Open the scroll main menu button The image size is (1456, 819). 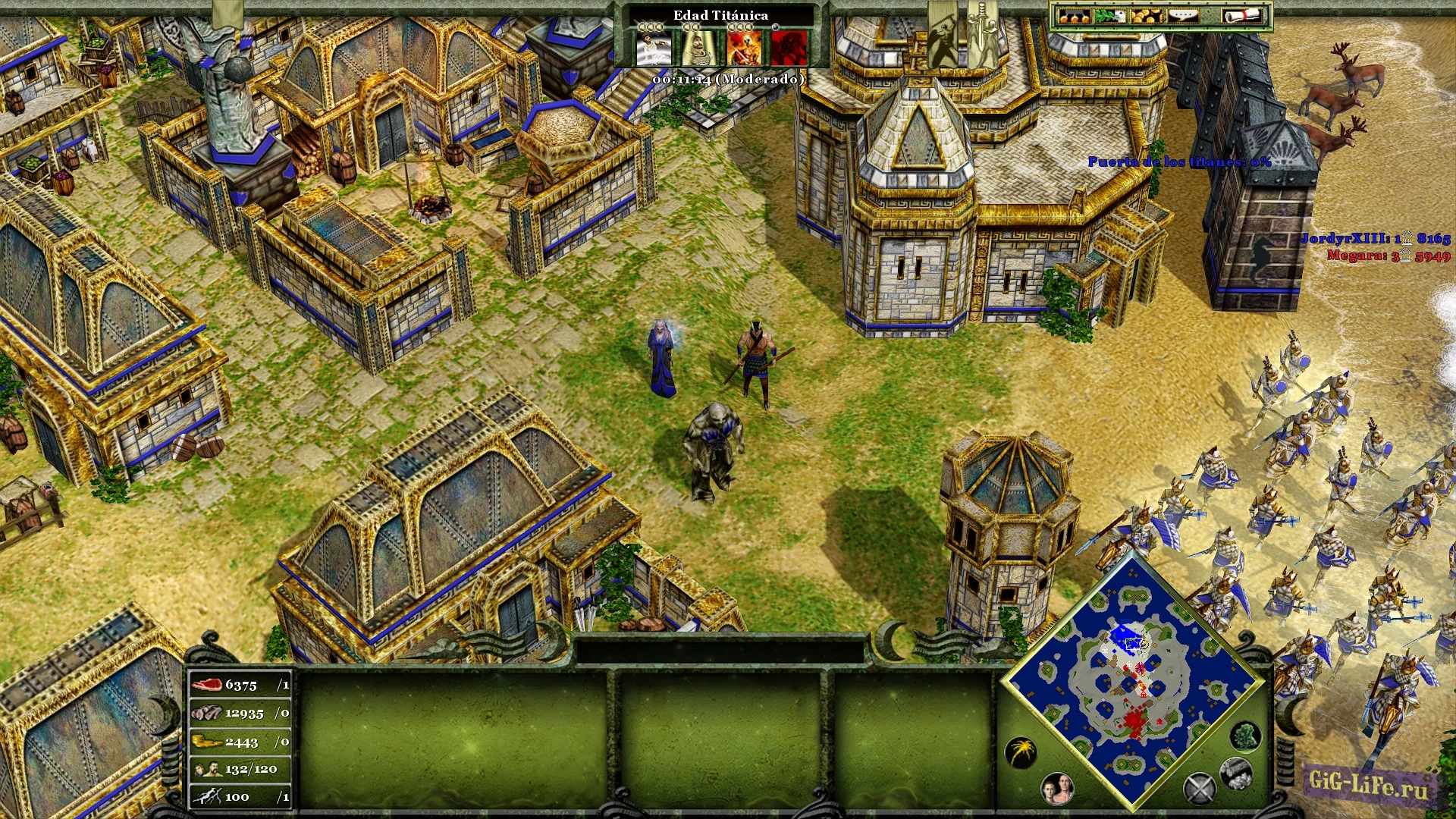tap(1243, 16)
